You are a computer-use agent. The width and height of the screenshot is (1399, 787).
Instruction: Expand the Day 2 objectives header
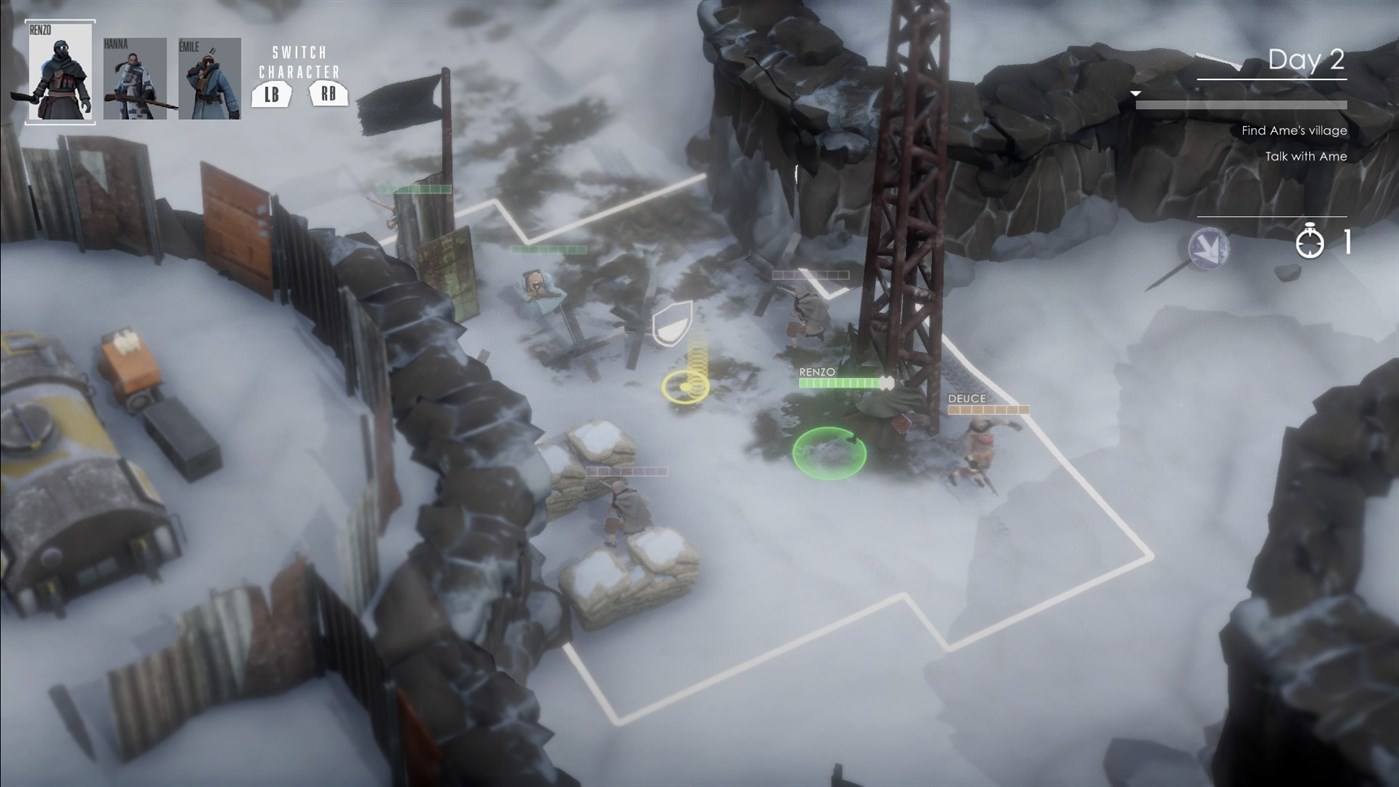tap(1305, 59)
